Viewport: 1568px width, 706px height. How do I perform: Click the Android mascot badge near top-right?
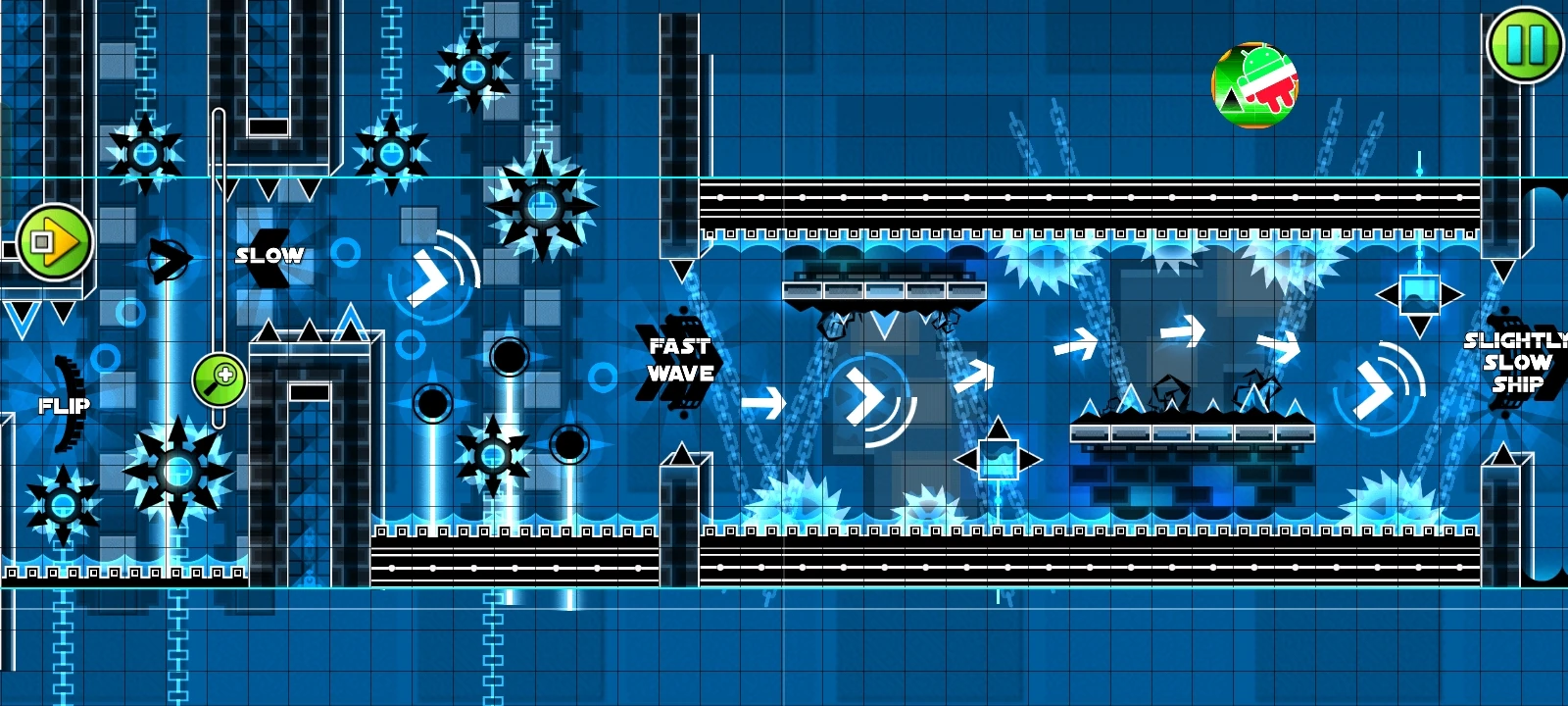coord(1255,83)
